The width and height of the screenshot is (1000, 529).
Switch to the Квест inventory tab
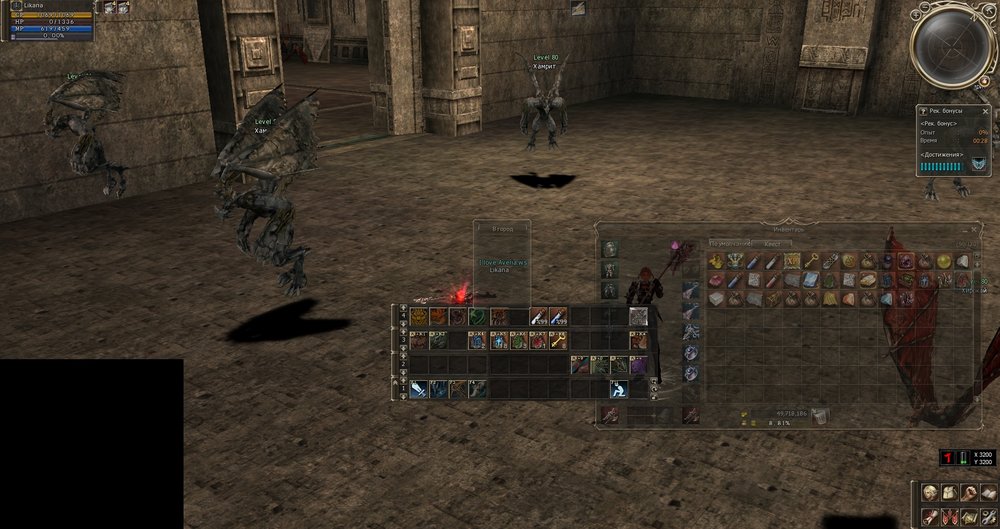(x=773, y=243)
